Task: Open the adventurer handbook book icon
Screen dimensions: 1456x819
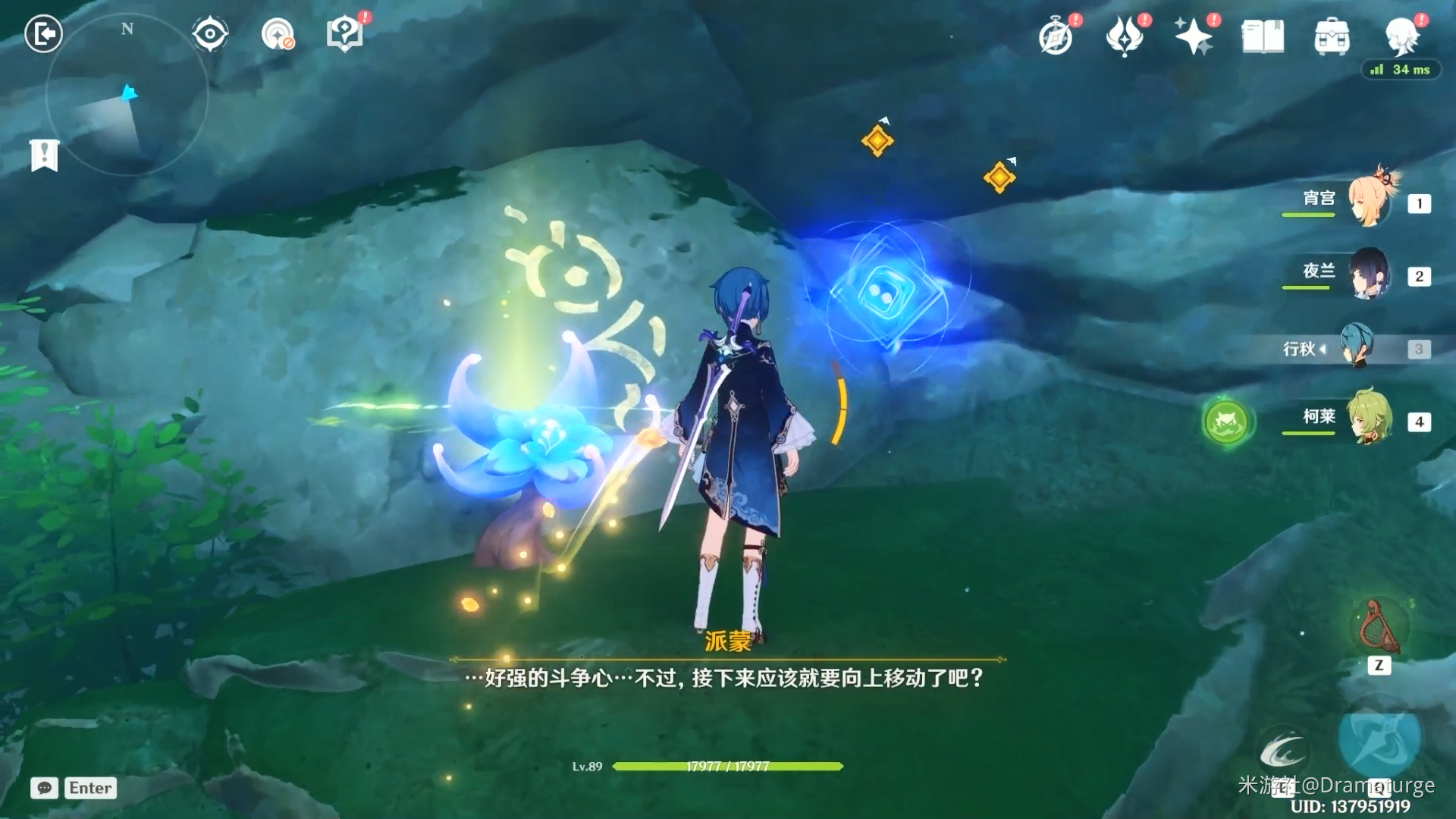Action: (1263, 36)
